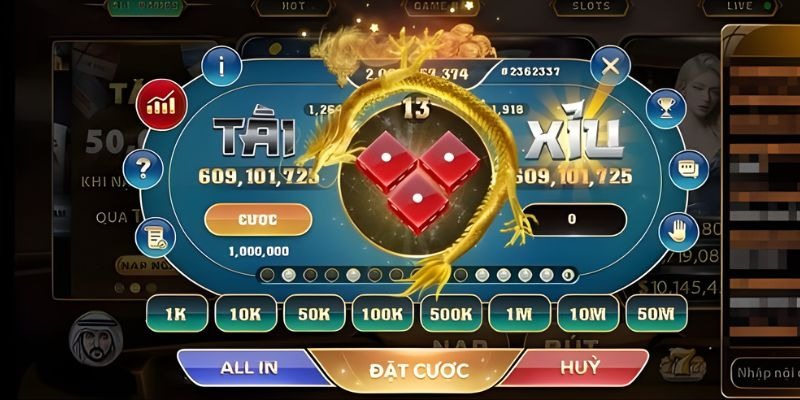This screenshot has height=400, width=800.
Task: Pick the 10M bet amount
Action: (587, 313)
